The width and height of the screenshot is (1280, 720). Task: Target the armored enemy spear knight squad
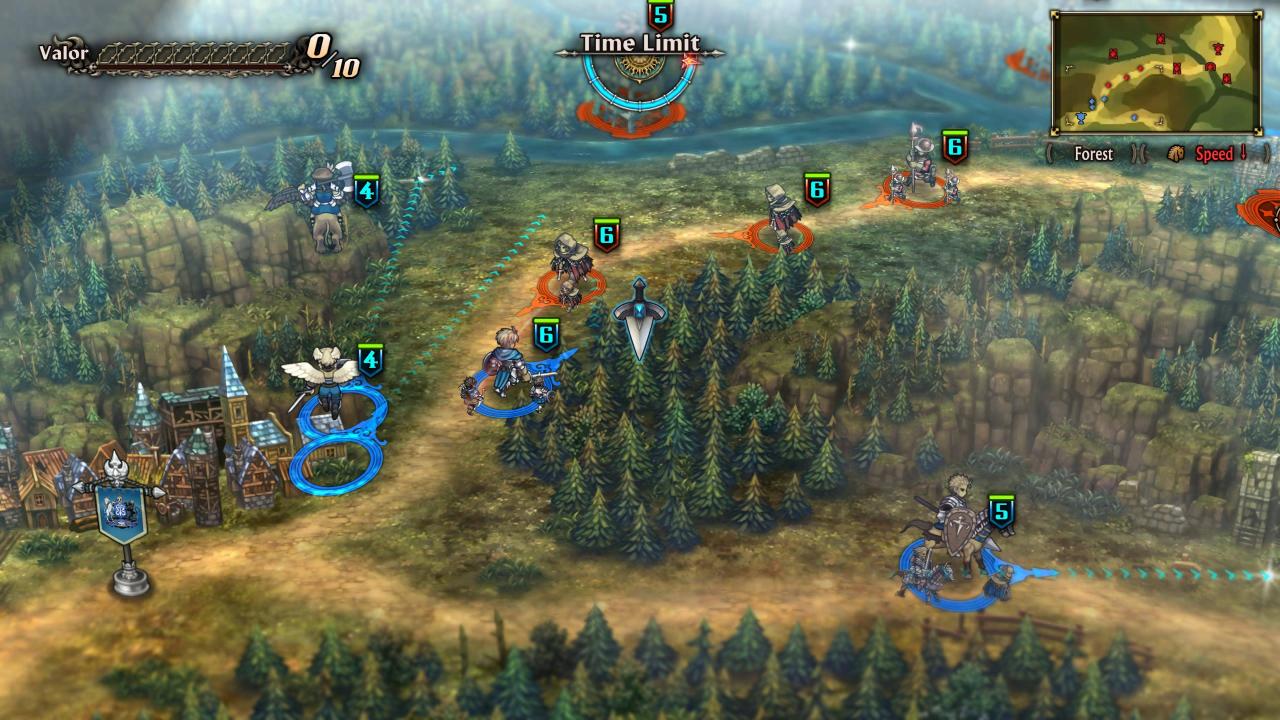coord(919,169)
